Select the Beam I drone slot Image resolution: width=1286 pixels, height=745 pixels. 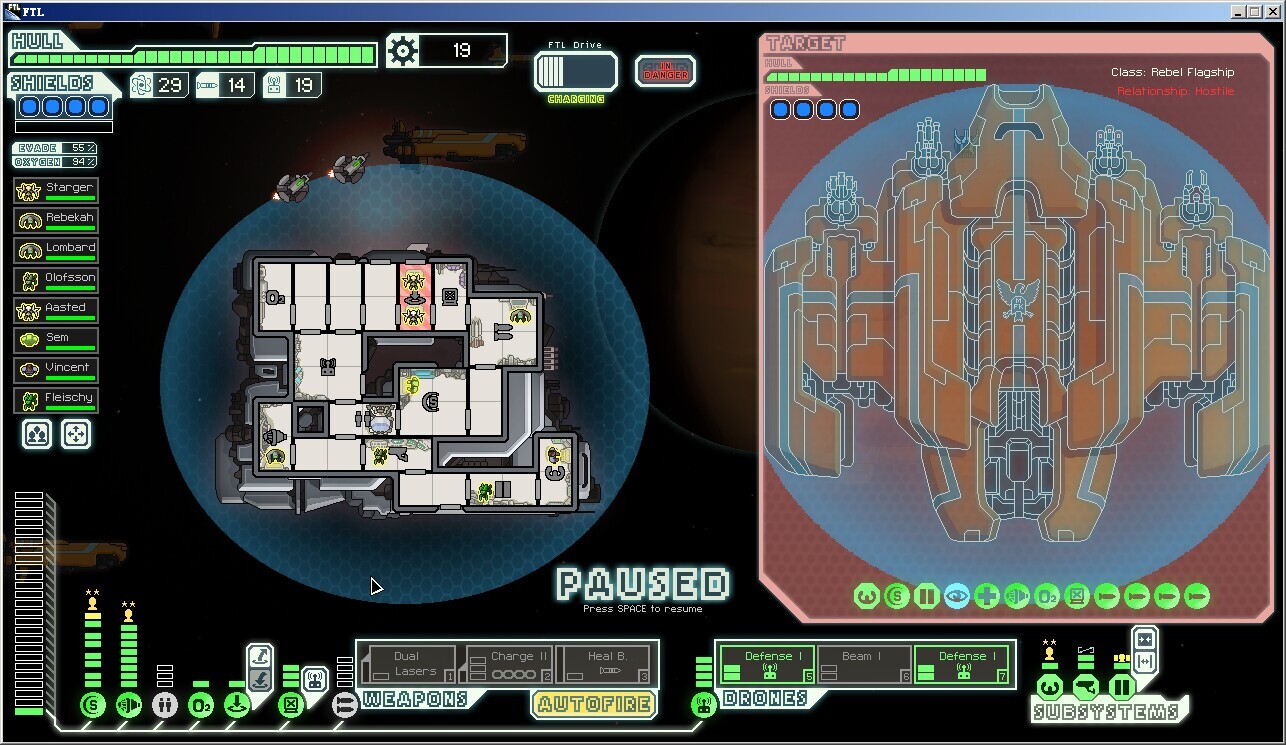click(864, 664)
